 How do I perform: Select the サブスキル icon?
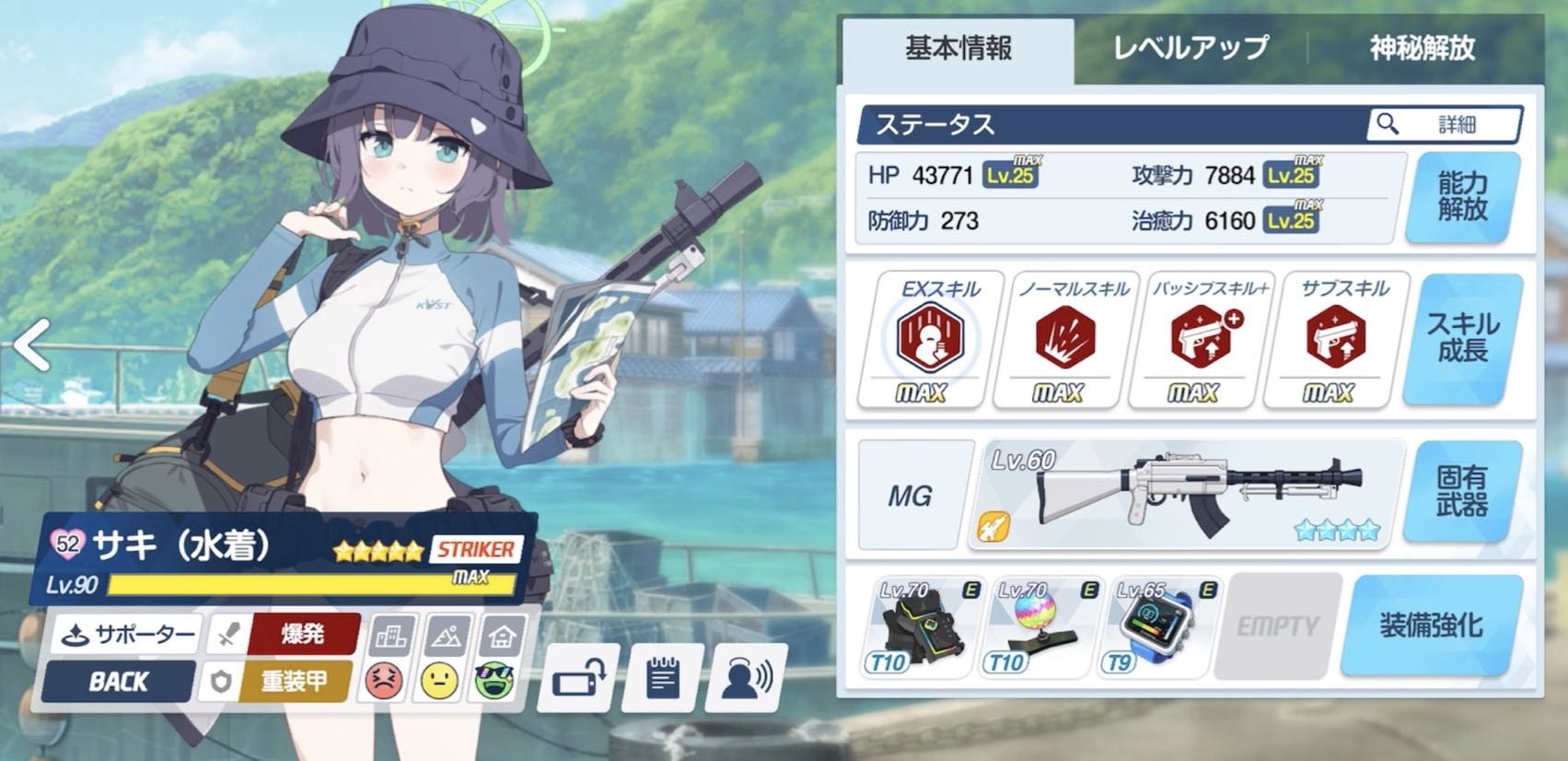(x=1336, y=338)
